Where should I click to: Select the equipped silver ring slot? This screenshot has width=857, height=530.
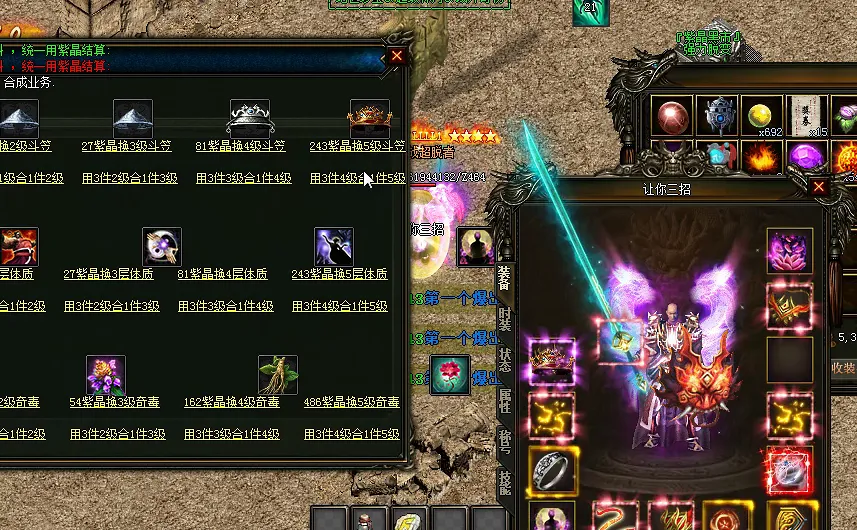(551, 469)
